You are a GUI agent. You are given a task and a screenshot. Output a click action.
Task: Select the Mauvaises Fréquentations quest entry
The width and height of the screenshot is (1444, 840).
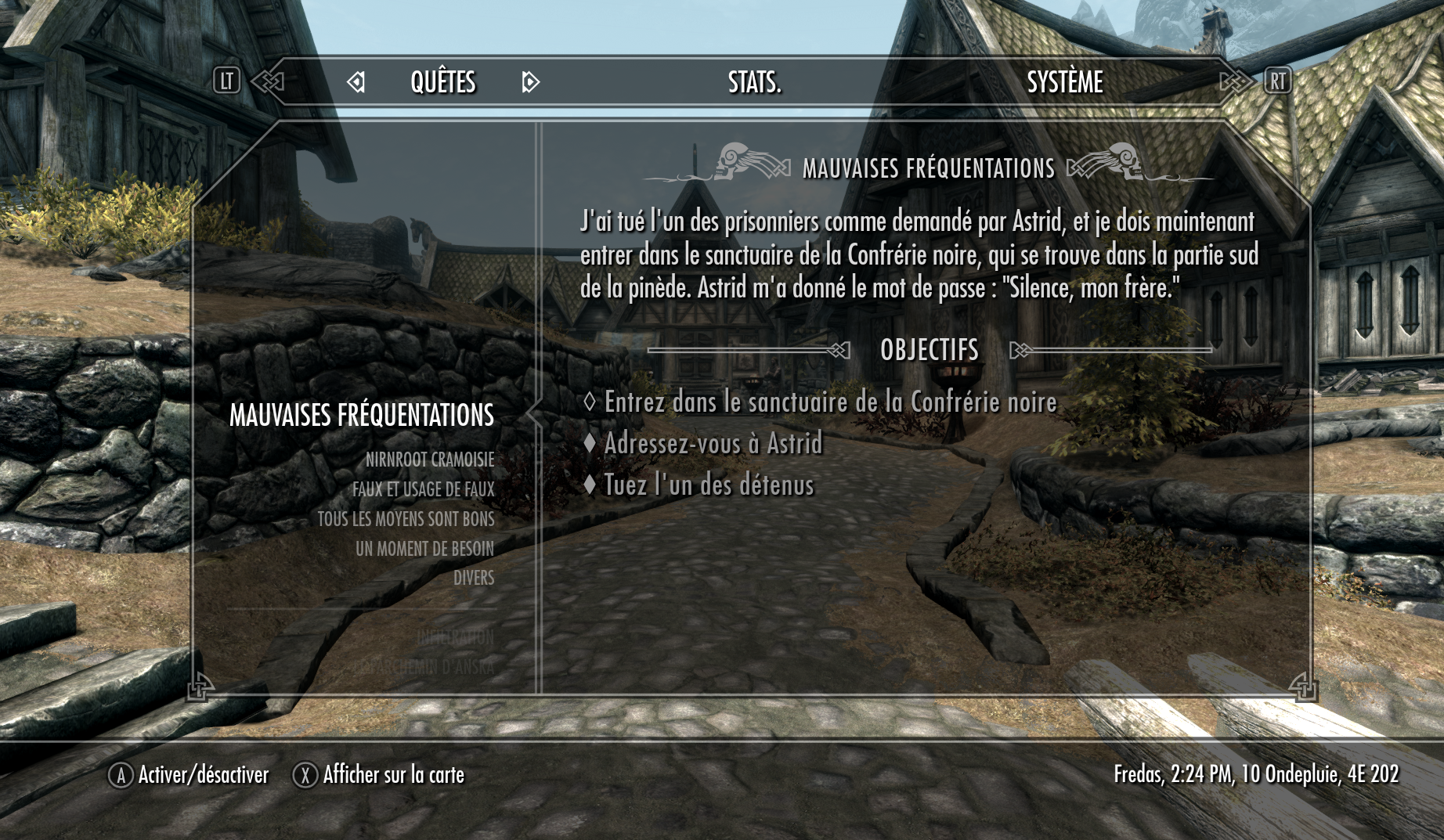coord(361,415)
